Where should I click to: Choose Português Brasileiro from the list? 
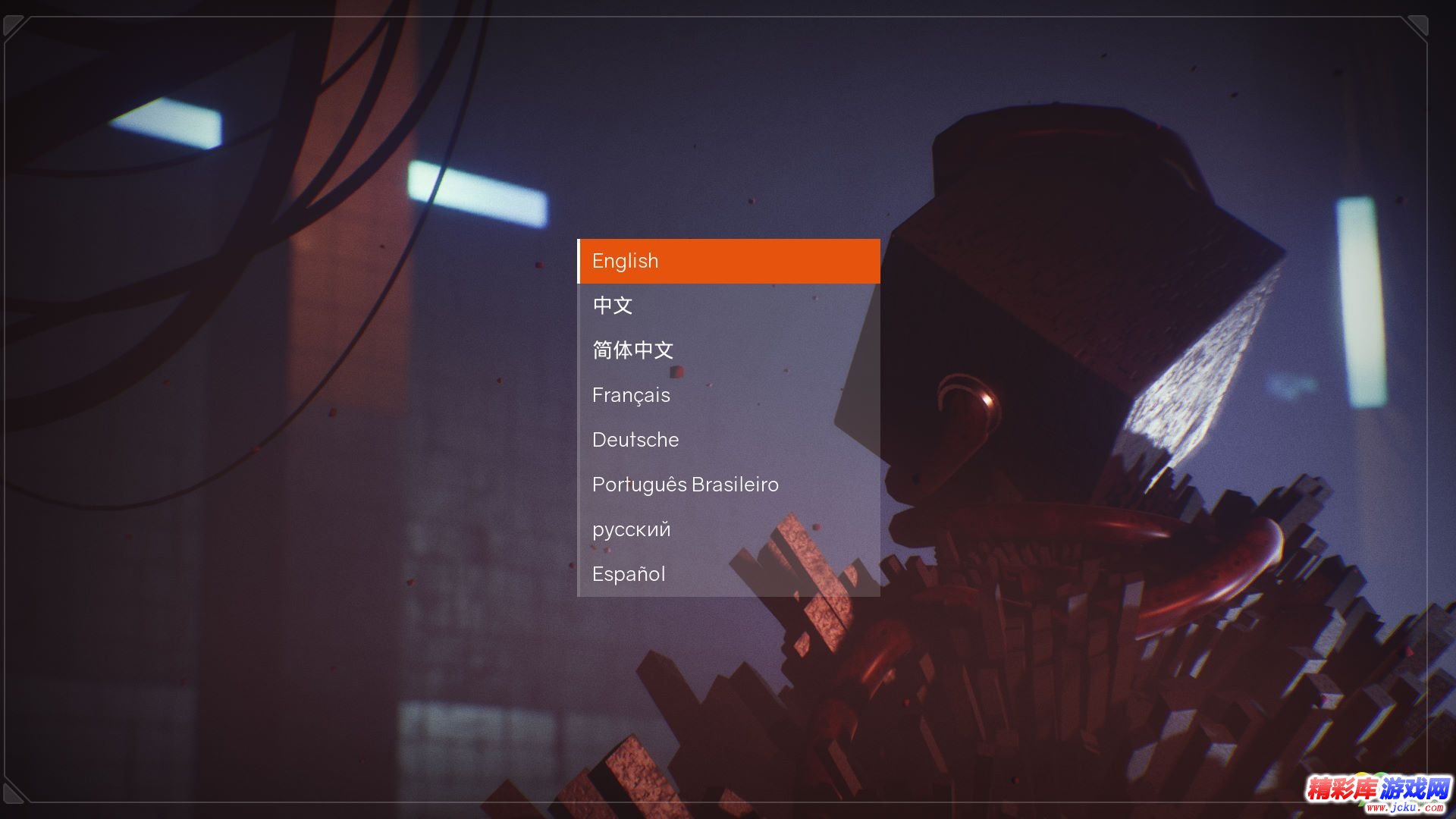pos(728,485)
